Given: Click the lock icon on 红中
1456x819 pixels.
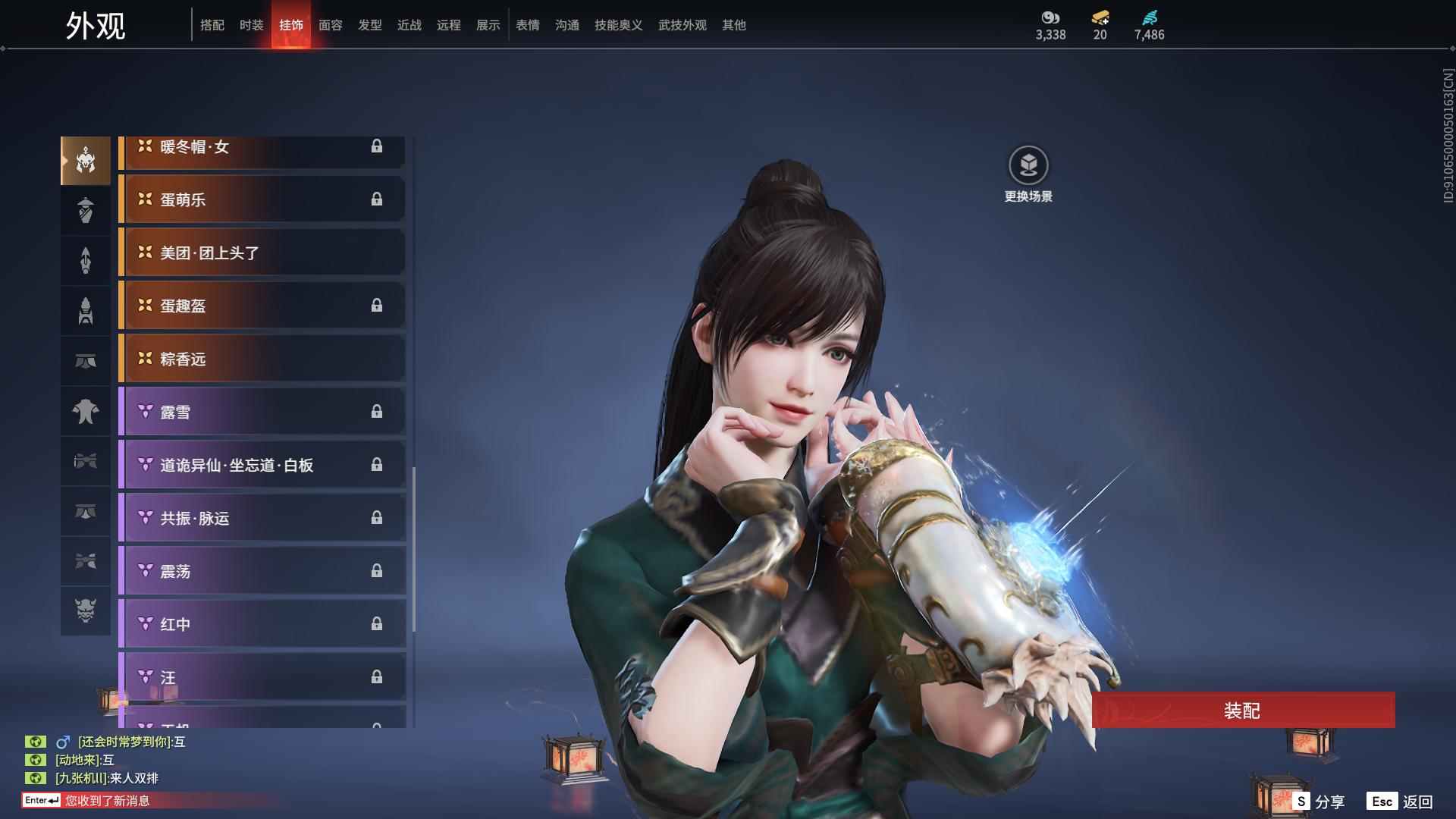Looking at the screenshot, I should click(378, 624).
